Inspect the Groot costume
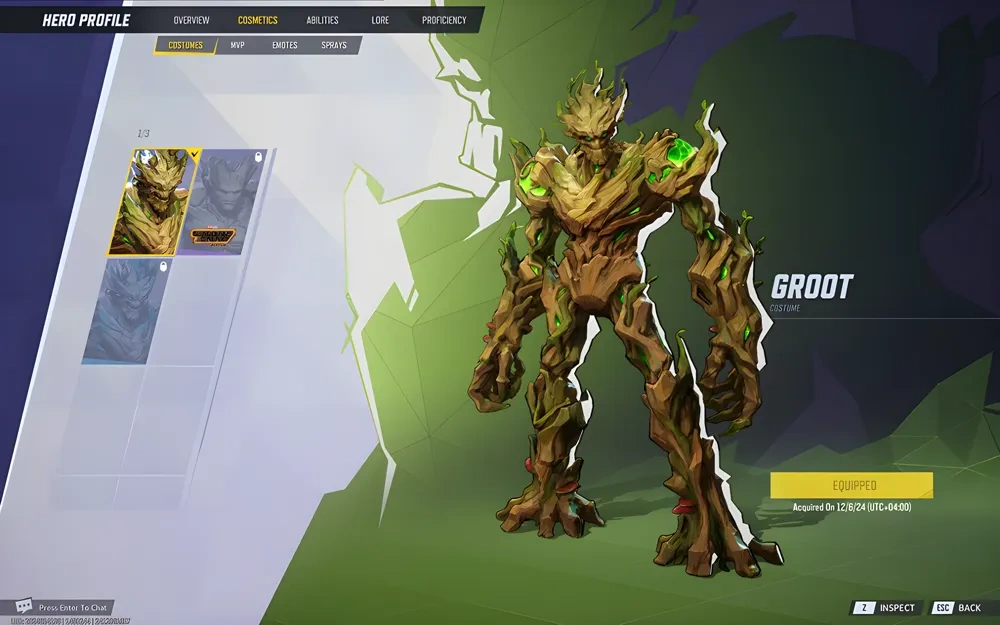Image resolution: width=1000 pixels, height=625 pixels. click(885, 608)
